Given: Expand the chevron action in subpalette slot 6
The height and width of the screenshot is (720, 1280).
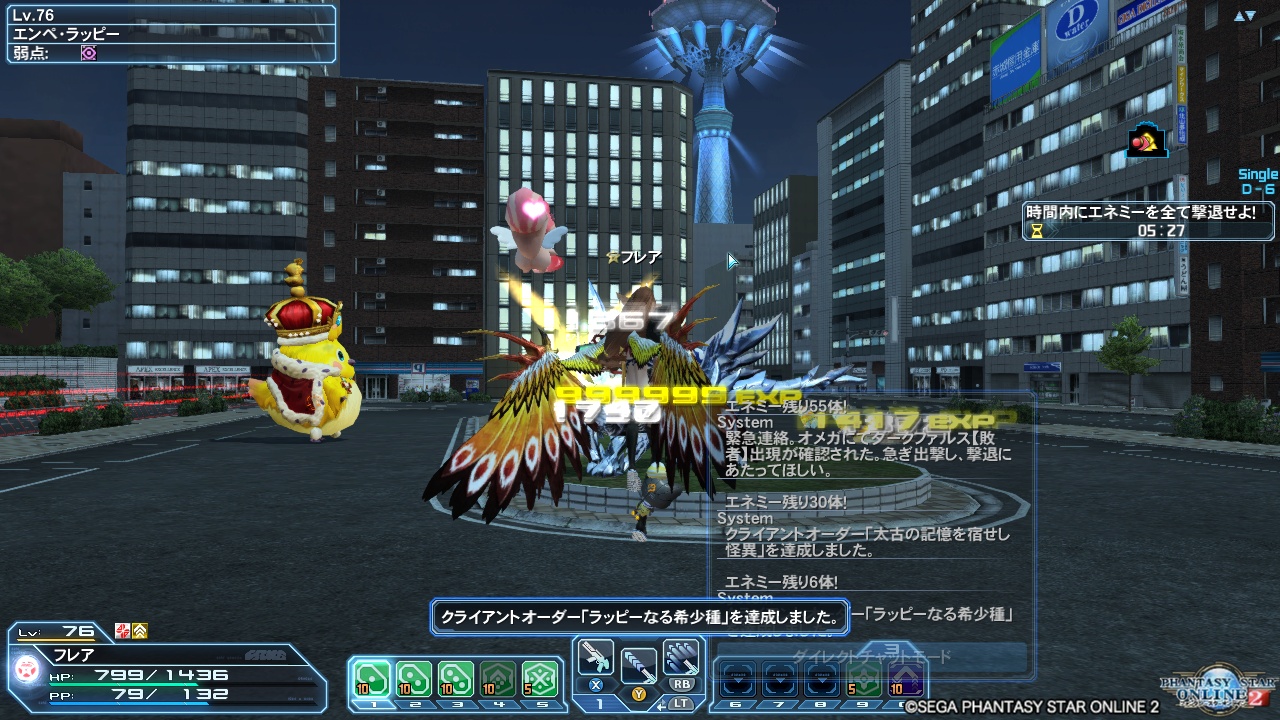Looking at the screenshot, I should (x=738, y=680).
